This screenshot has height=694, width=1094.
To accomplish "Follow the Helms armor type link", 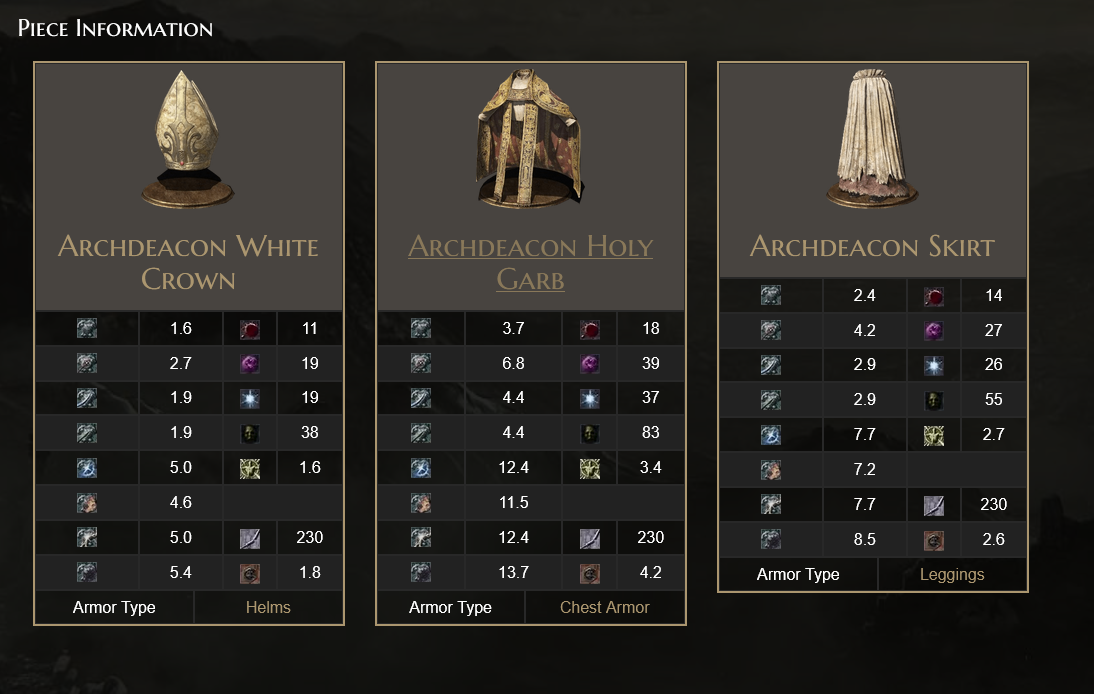I will coord(268,607).
